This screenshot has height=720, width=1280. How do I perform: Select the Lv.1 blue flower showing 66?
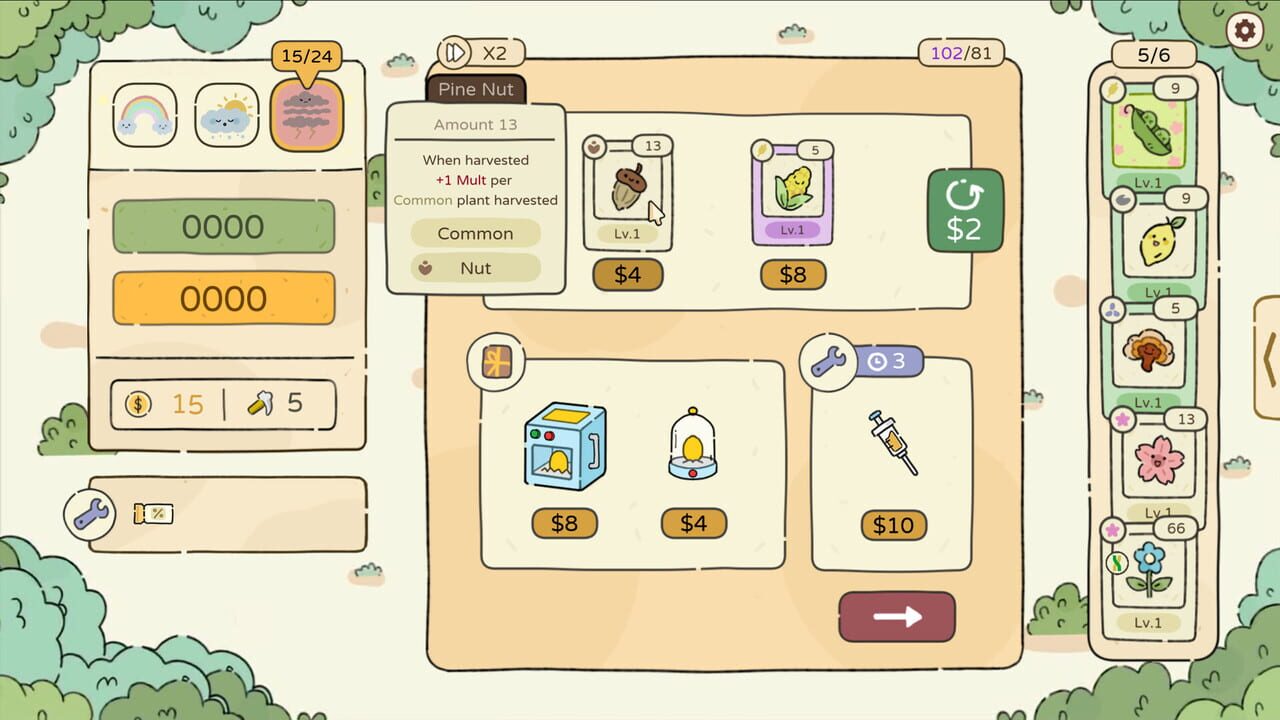click(1150, 565)
